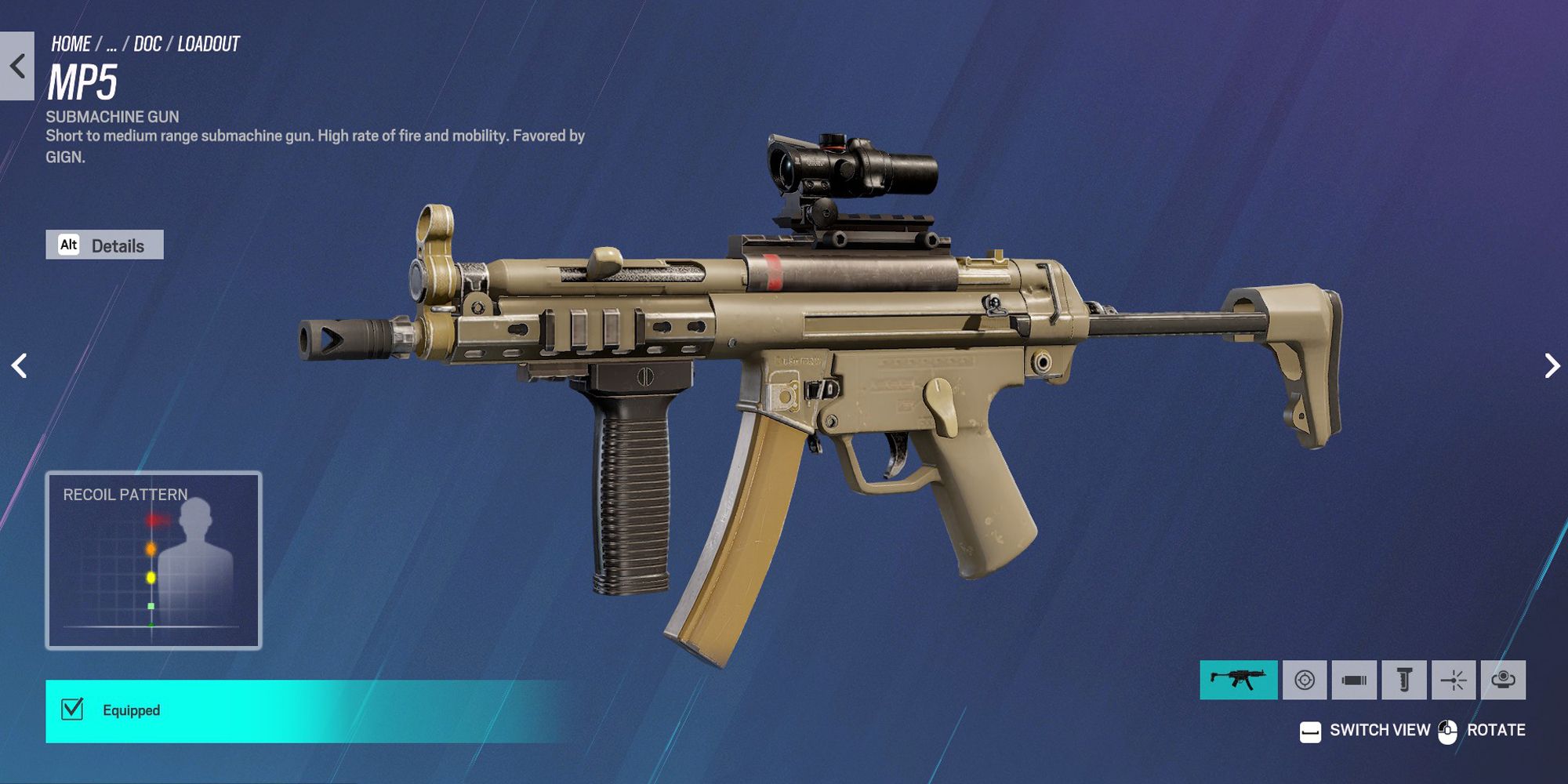Click DOC in the breadcrumb path

150,45
